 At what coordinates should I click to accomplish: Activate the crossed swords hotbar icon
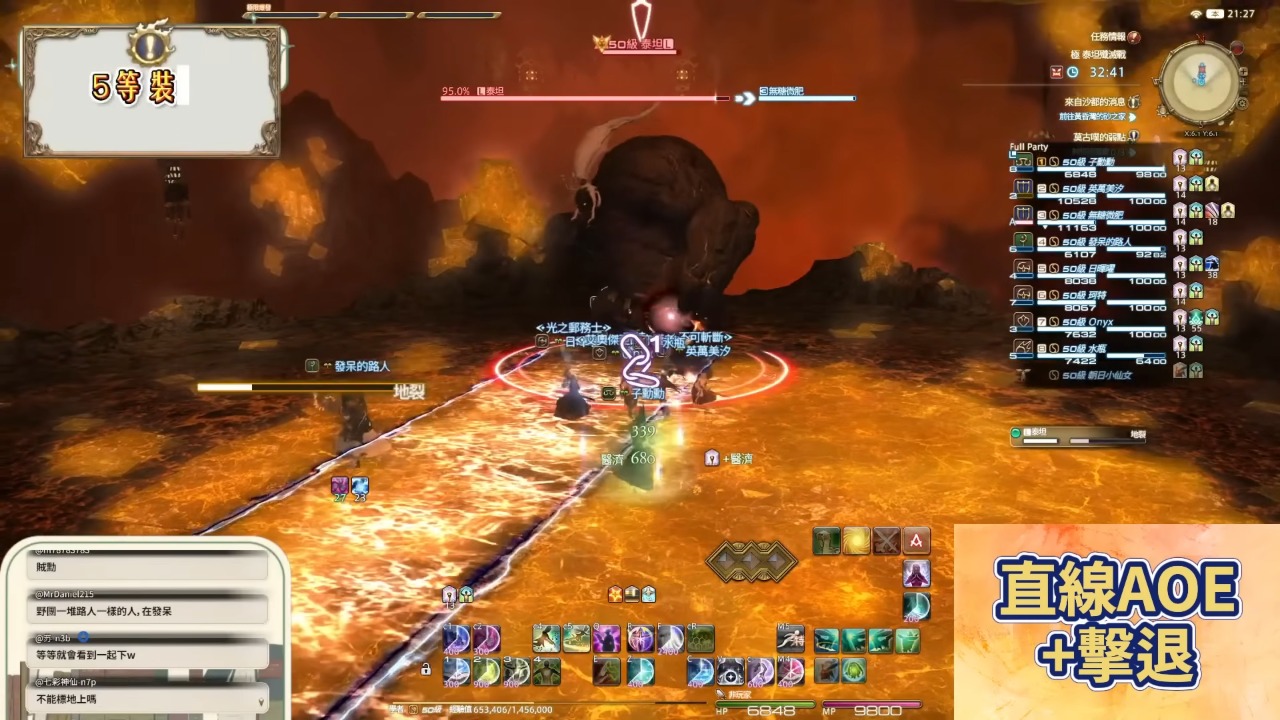886,541
